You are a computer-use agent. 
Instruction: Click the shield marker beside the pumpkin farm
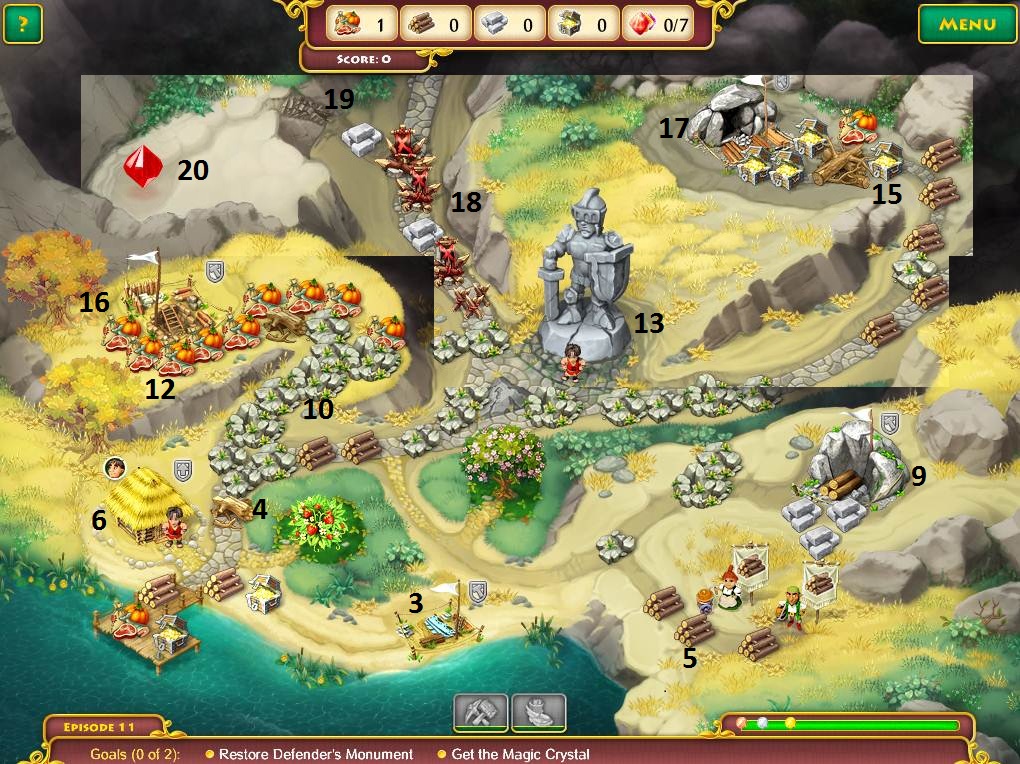[x=214, y=271]
